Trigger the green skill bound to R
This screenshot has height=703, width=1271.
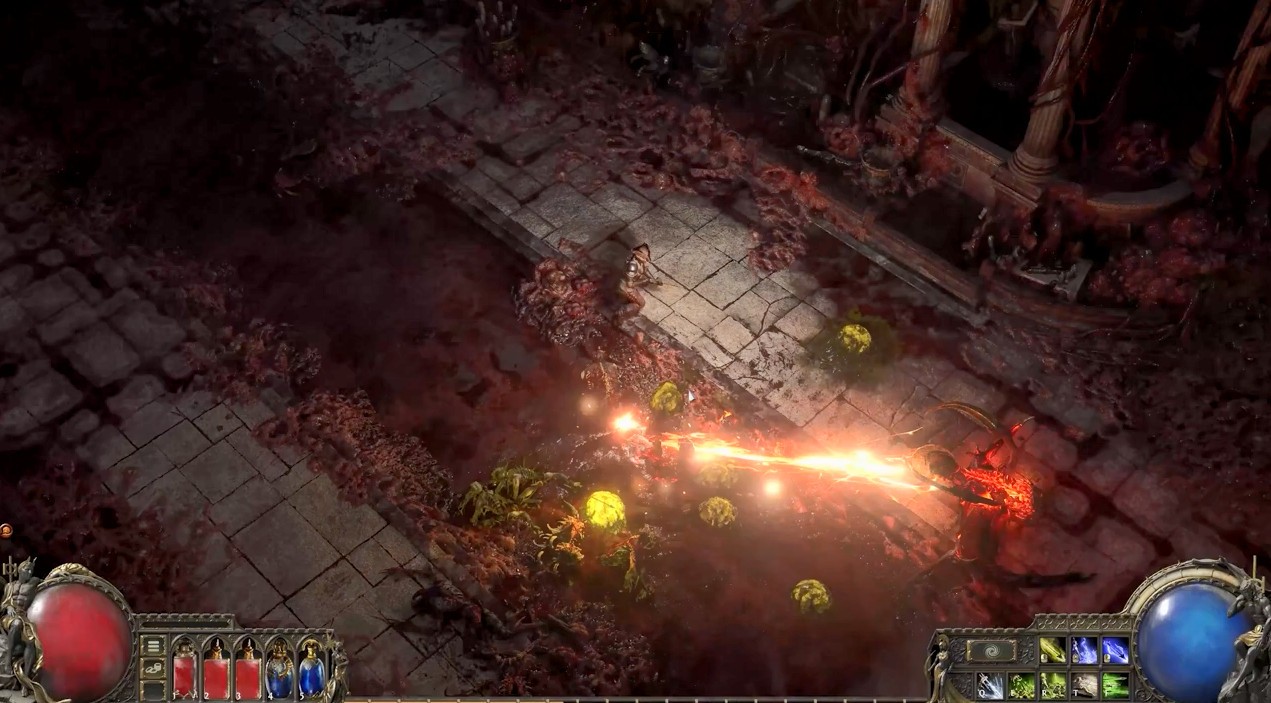tap(1052, 684)
